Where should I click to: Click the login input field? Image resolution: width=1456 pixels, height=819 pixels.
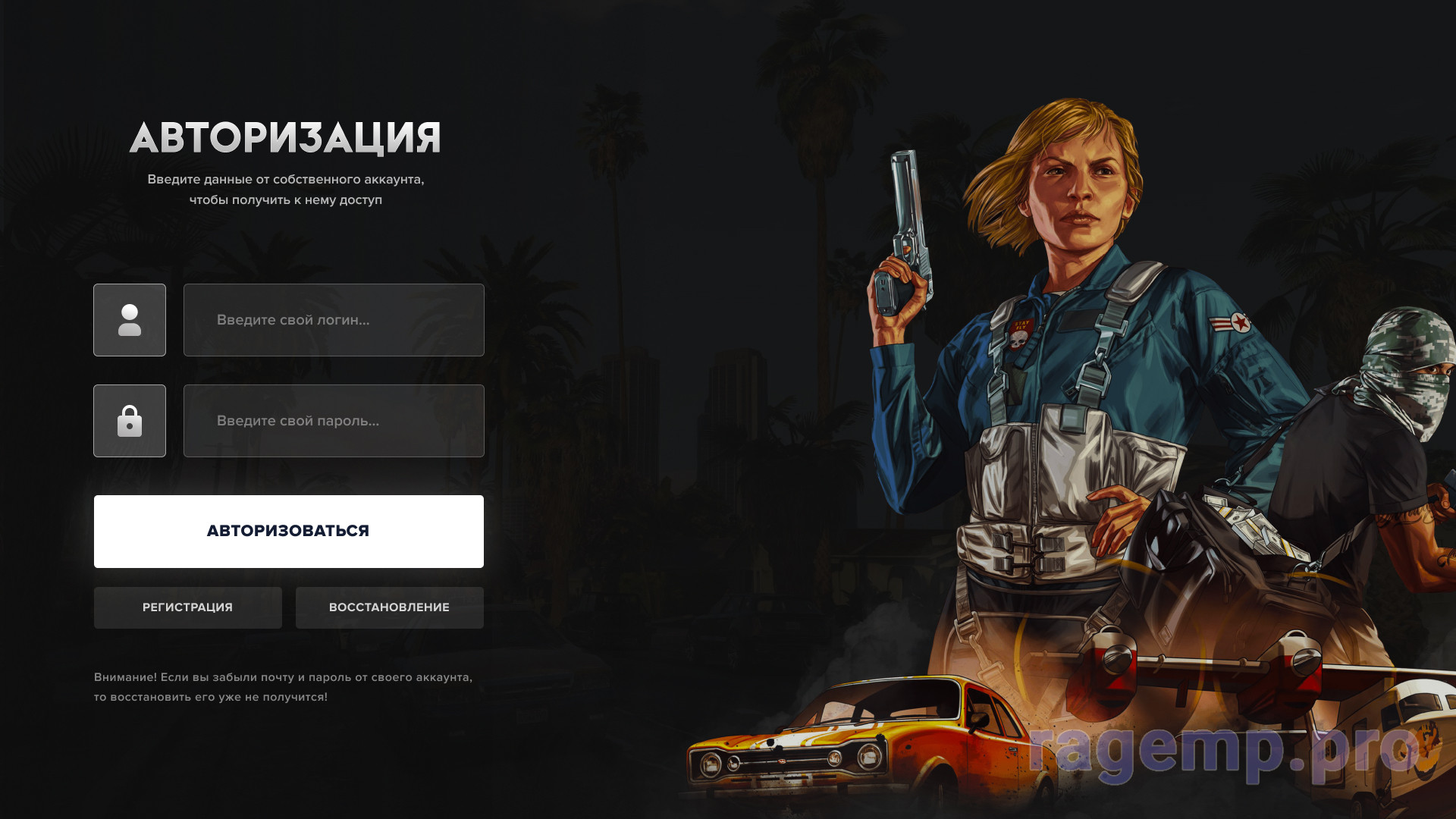334,320
